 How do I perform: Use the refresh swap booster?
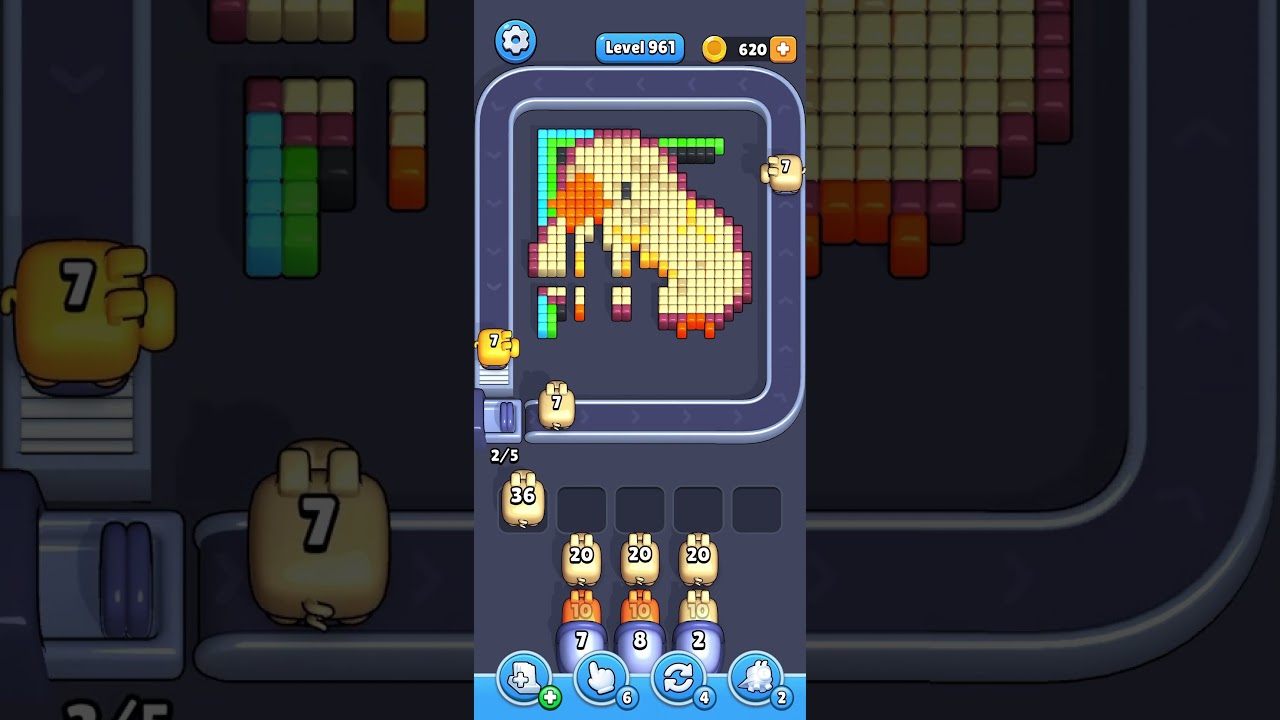click(x=678, y=680)
